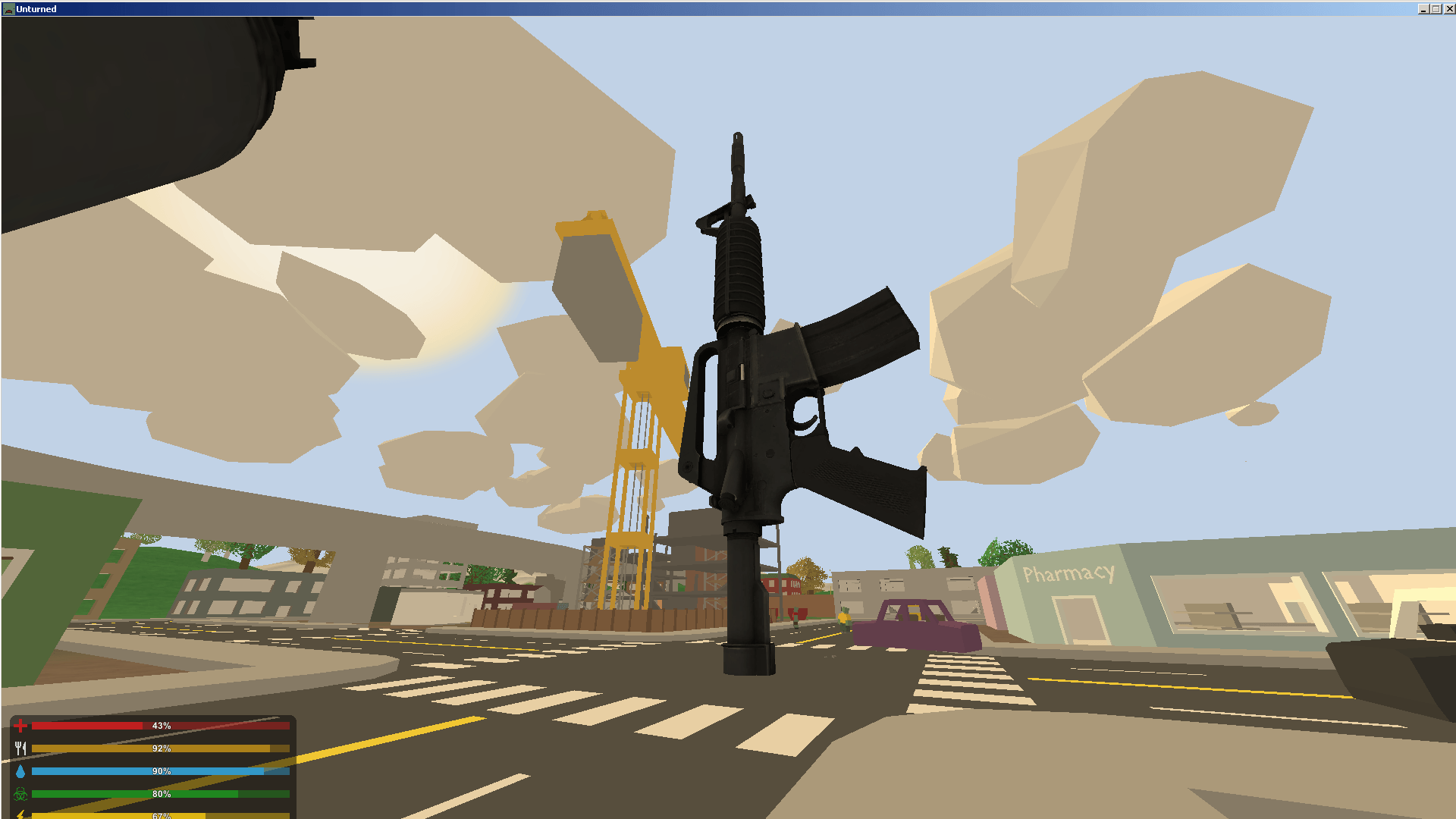Click the green biohazard immunity icon
This screenshot has width=1456, height=819.
(22, 794)
